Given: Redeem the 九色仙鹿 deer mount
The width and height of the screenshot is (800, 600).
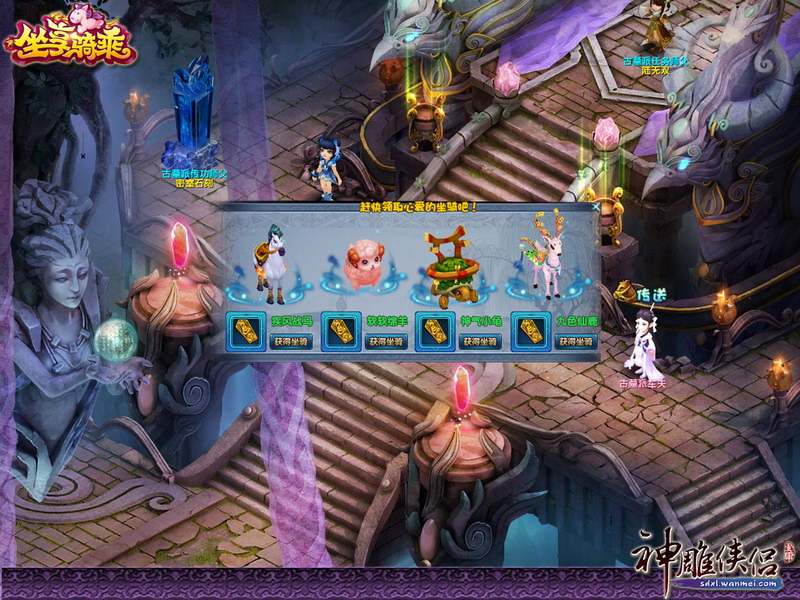Looking at the screenshot, I should pyautogui.click(x=575, y=342).
